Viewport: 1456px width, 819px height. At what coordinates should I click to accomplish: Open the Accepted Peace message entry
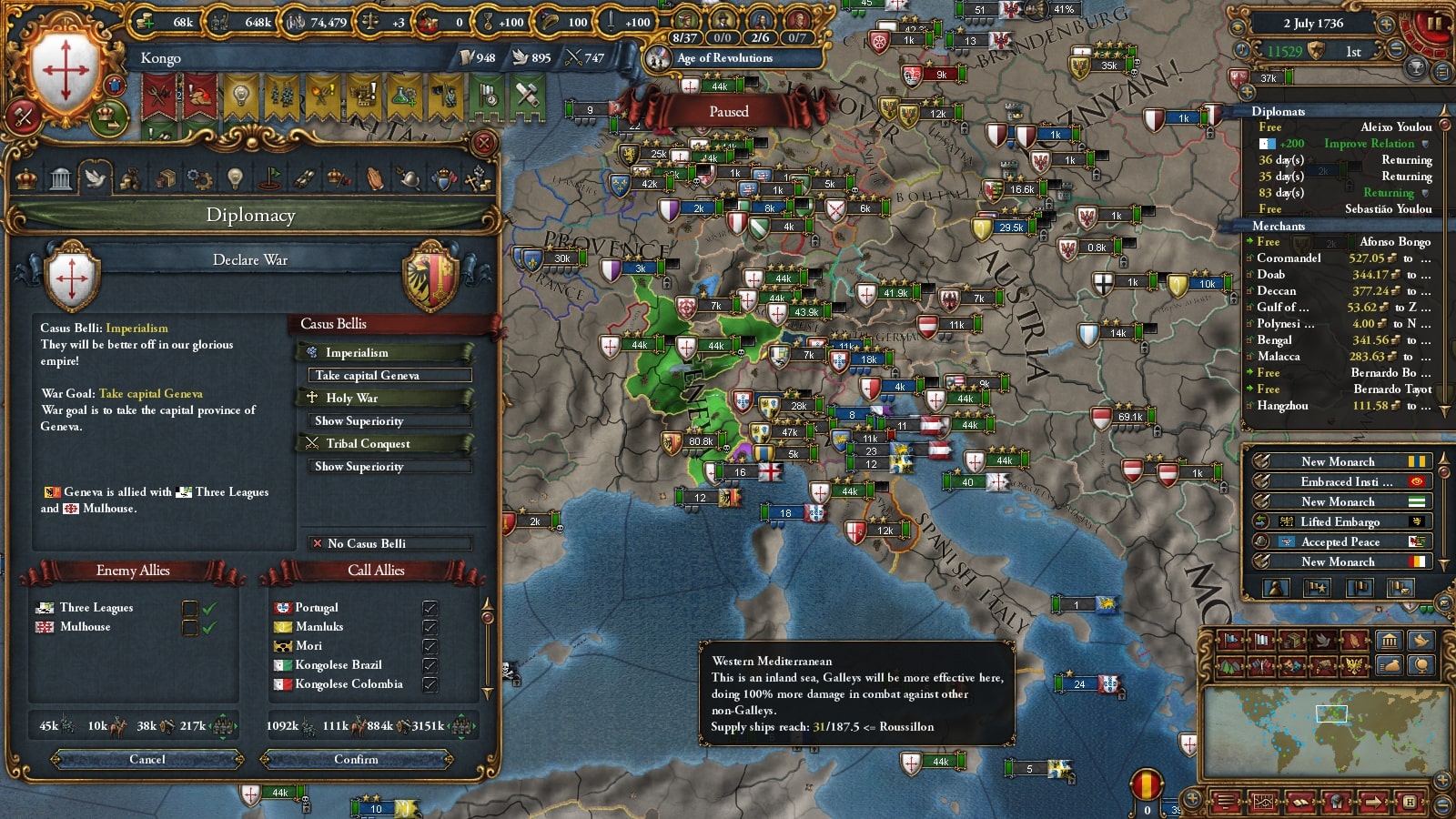(1340, 541)
